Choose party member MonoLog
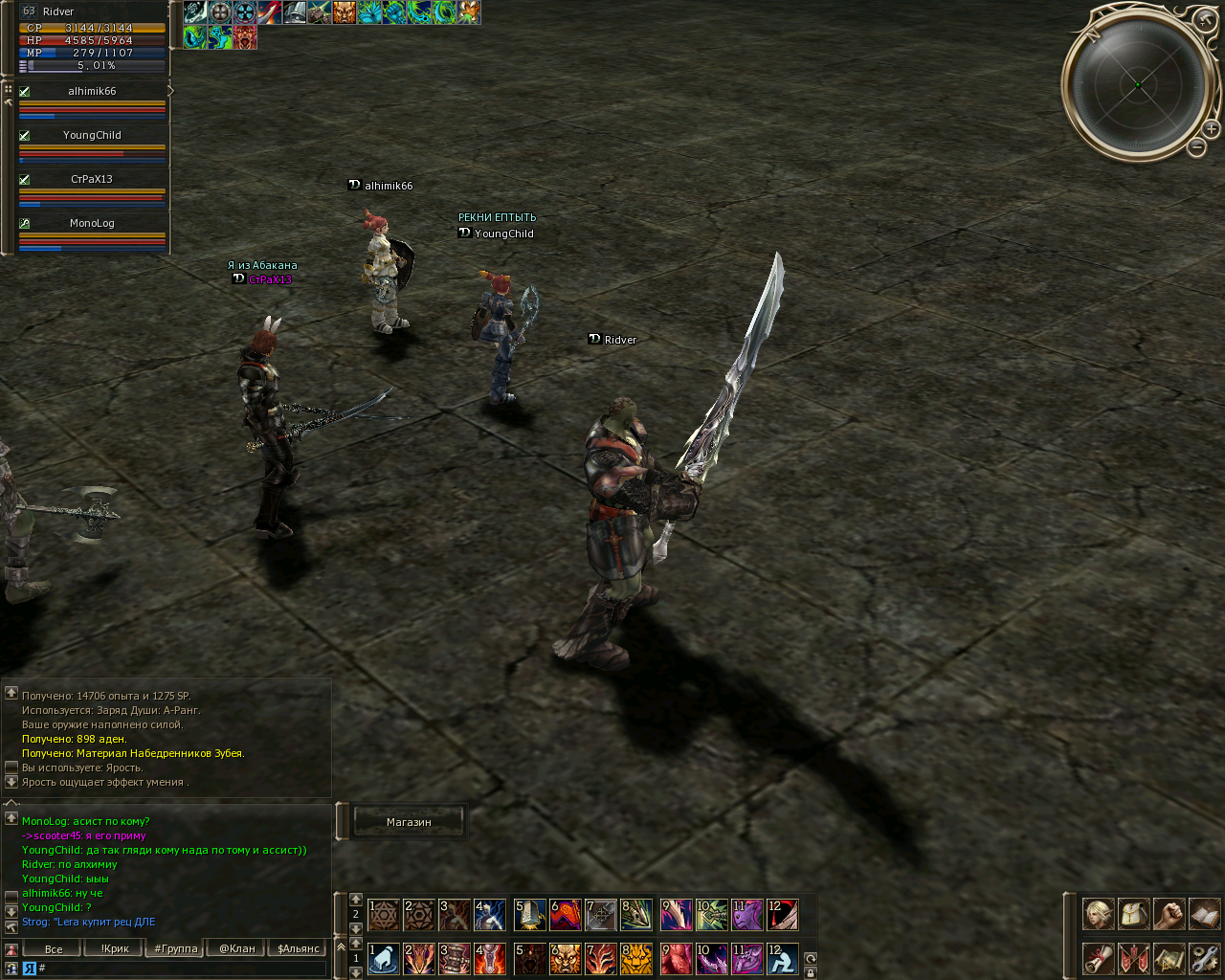This screenshot has height=980, width=1225. [92, 224]
